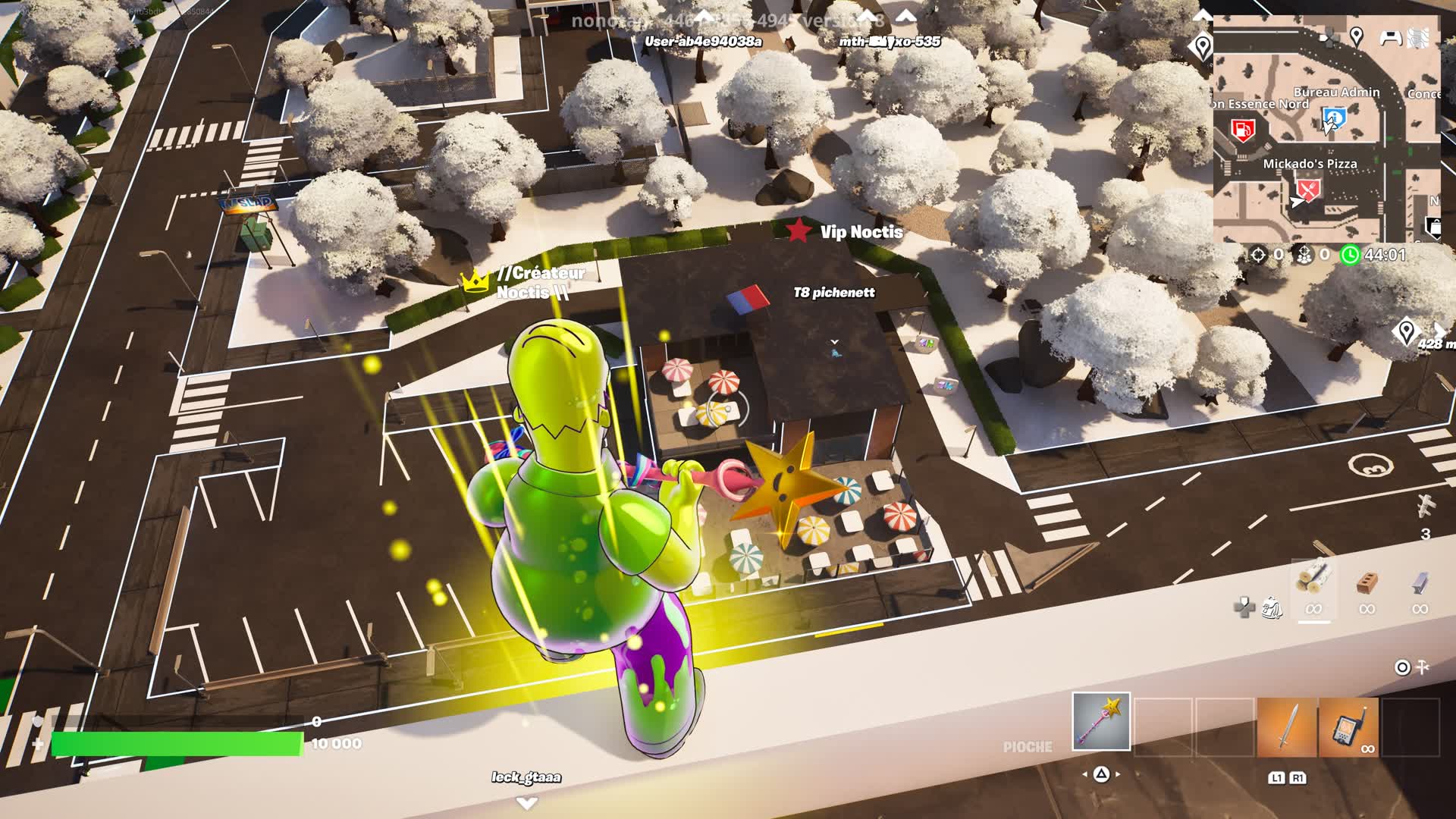The image size is (1456, 819).
Task: Click the Mickado's Pizza restaurant marker
Action: tap(1308, 189)
